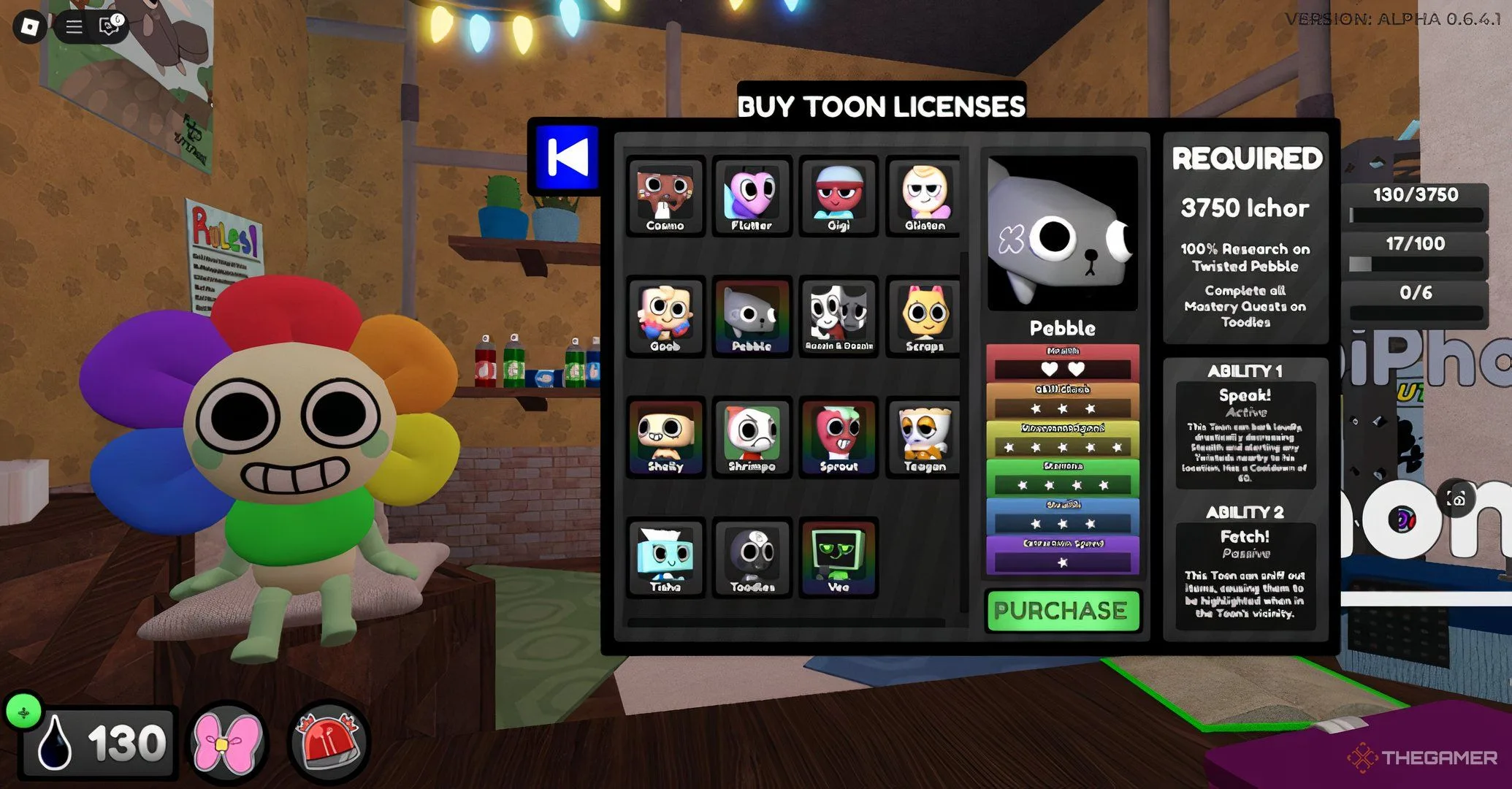Pick the Vee toon tile
The width and height of the screenshot is (1512, 789).
tap(838, 557)
